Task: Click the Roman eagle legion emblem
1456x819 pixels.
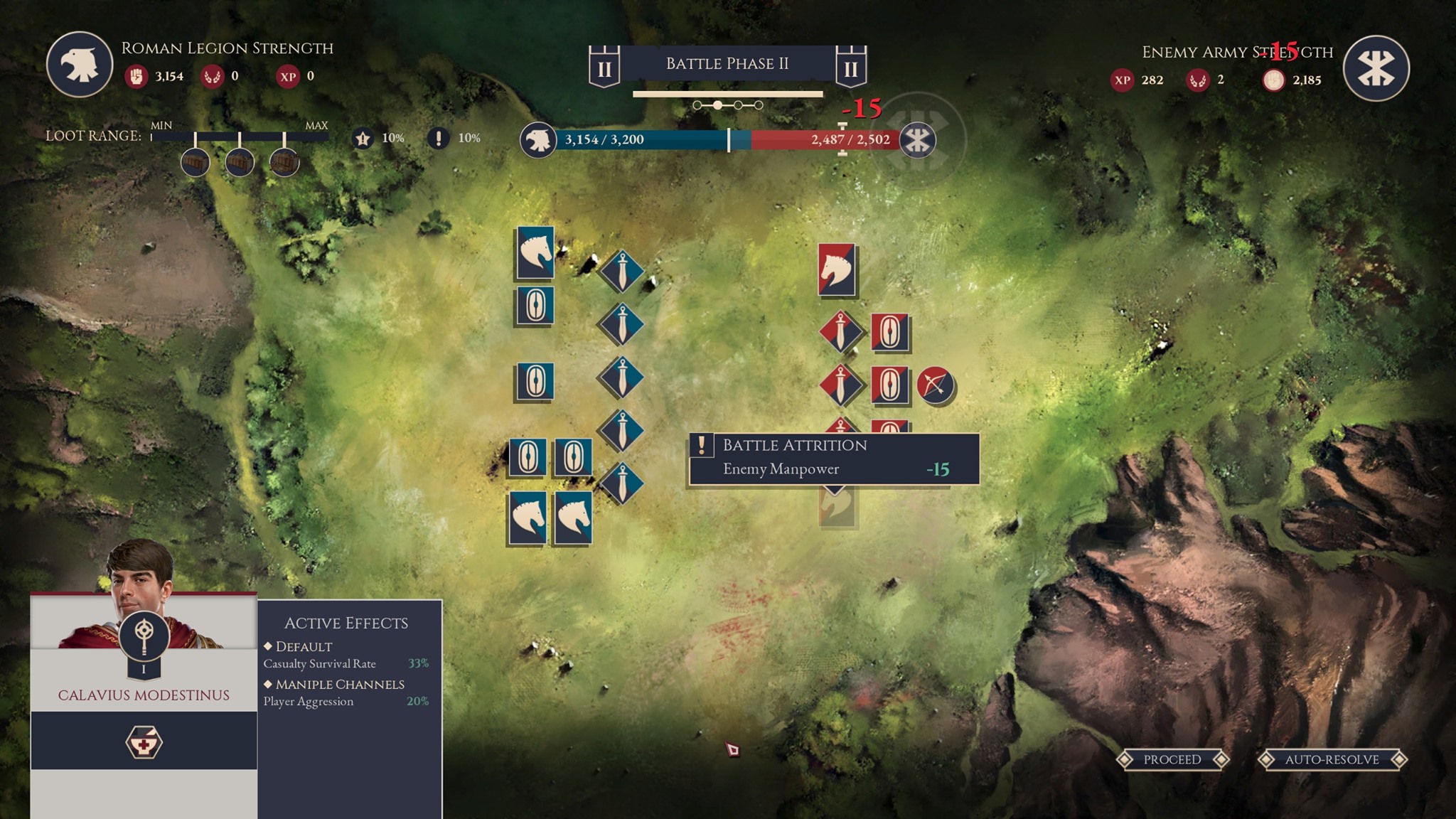Action: coord(80,65)
